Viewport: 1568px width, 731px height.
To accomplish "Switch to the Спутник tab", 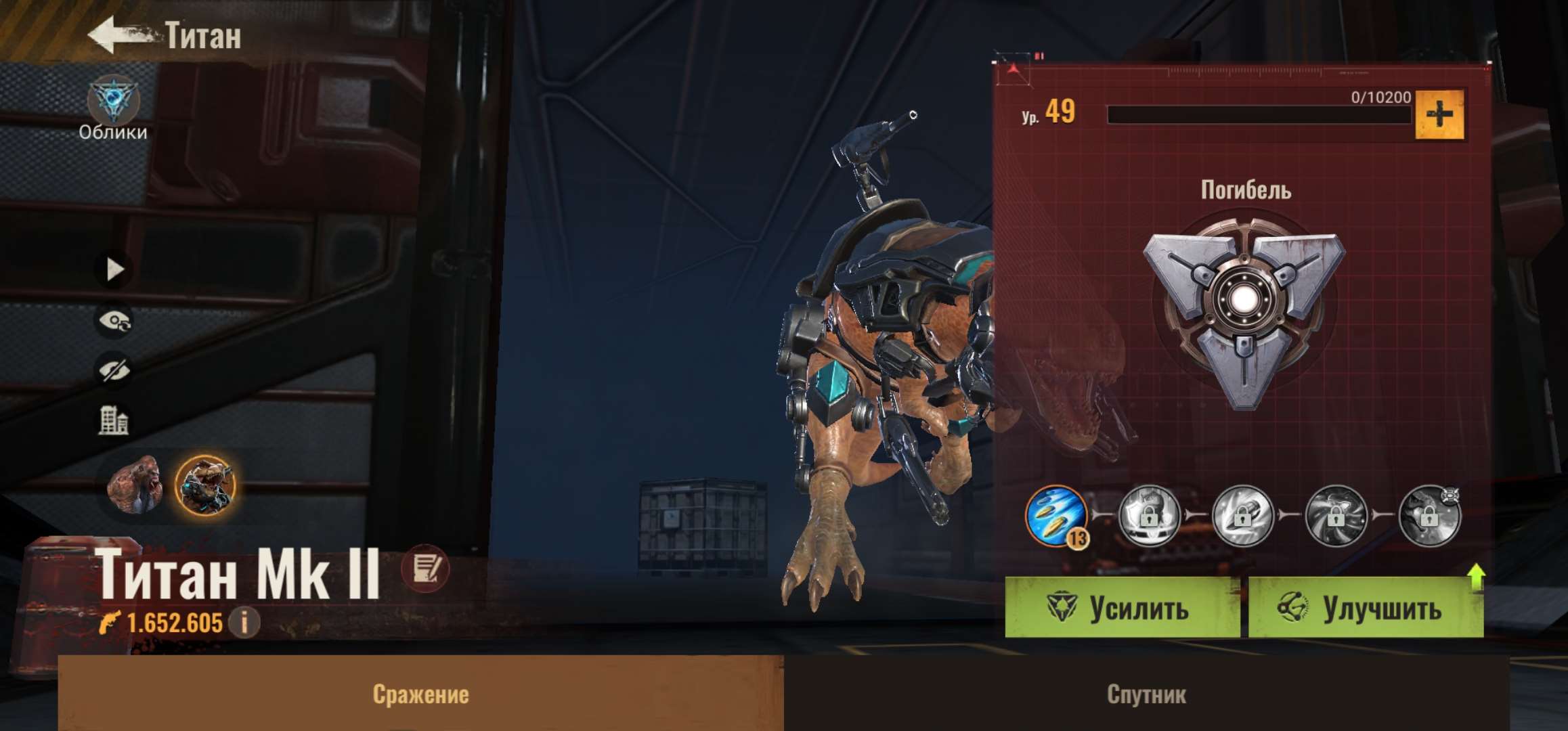I will (1146, 694).
